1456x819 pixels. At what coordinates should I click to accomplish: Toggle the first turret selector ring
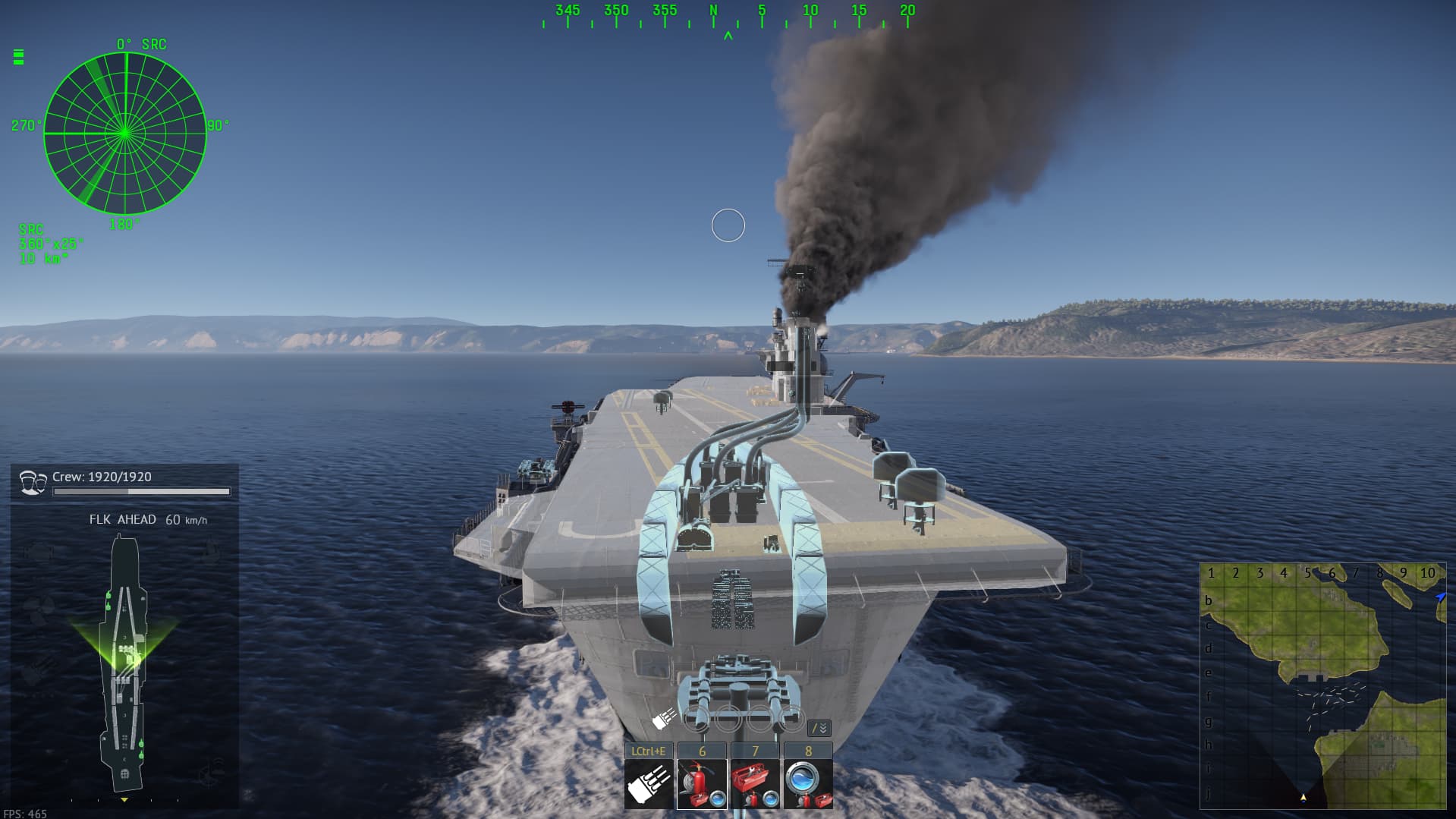pyautogui.click(x=696, y=718)
